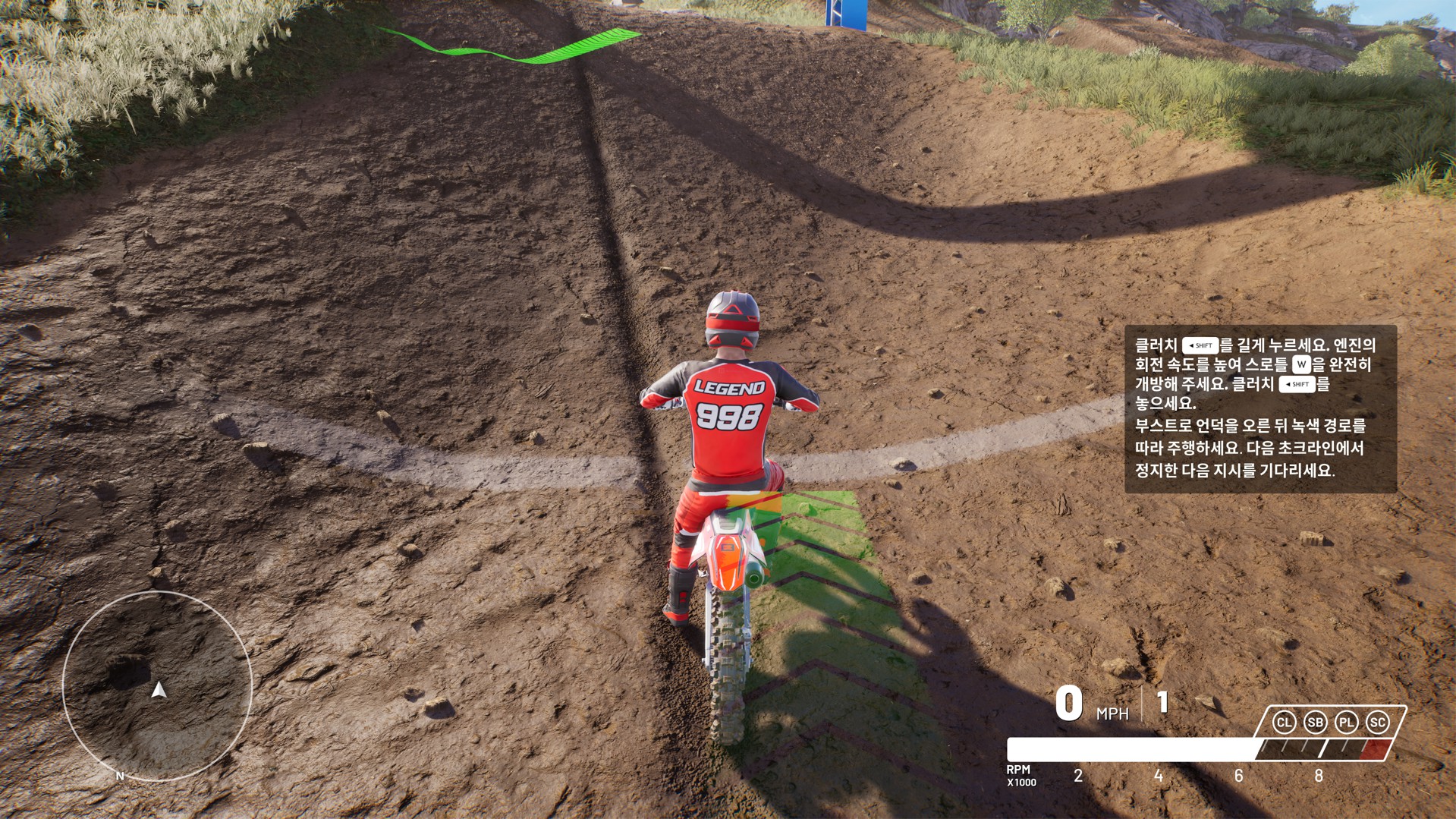This screenshot has width=1456, height=819.
Task: Select the Korean tutorial instruction panel
Action: [x=1259, y=408]
